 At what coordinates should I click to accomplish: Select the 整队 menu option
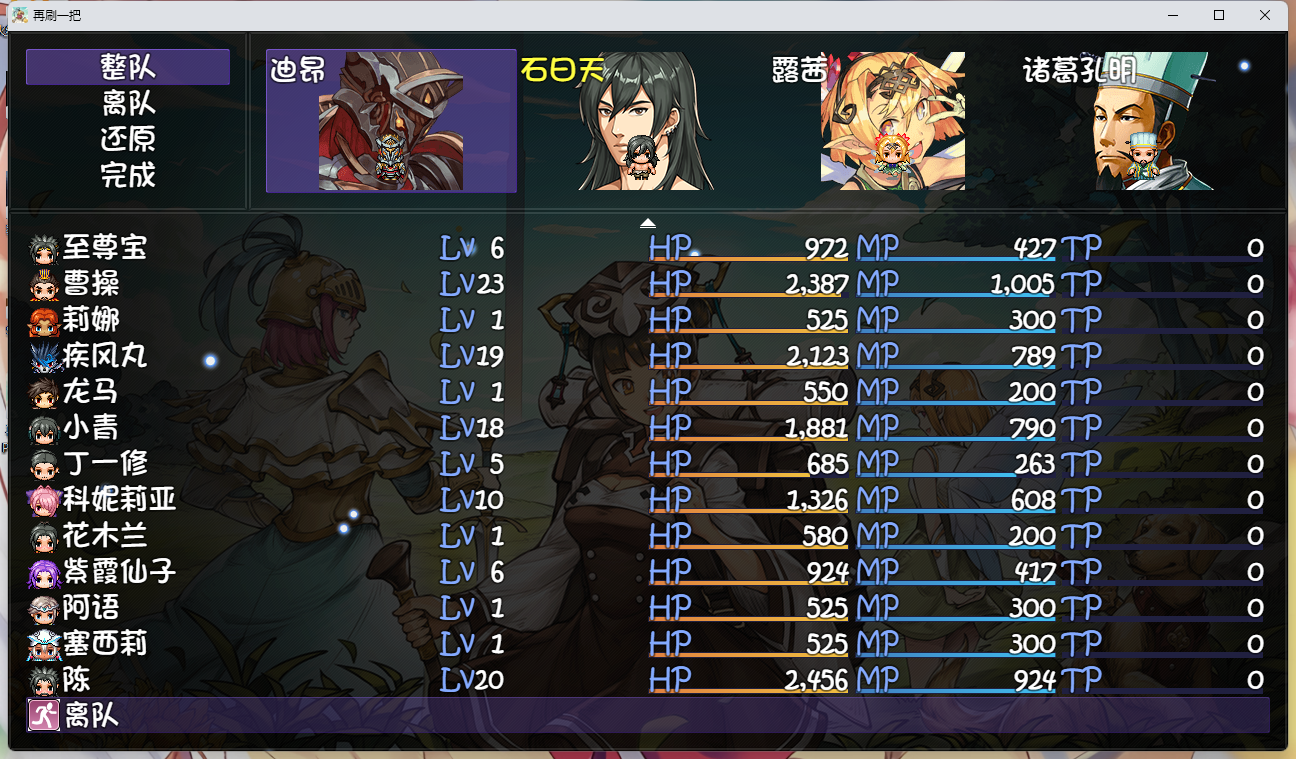pos(127,67)
